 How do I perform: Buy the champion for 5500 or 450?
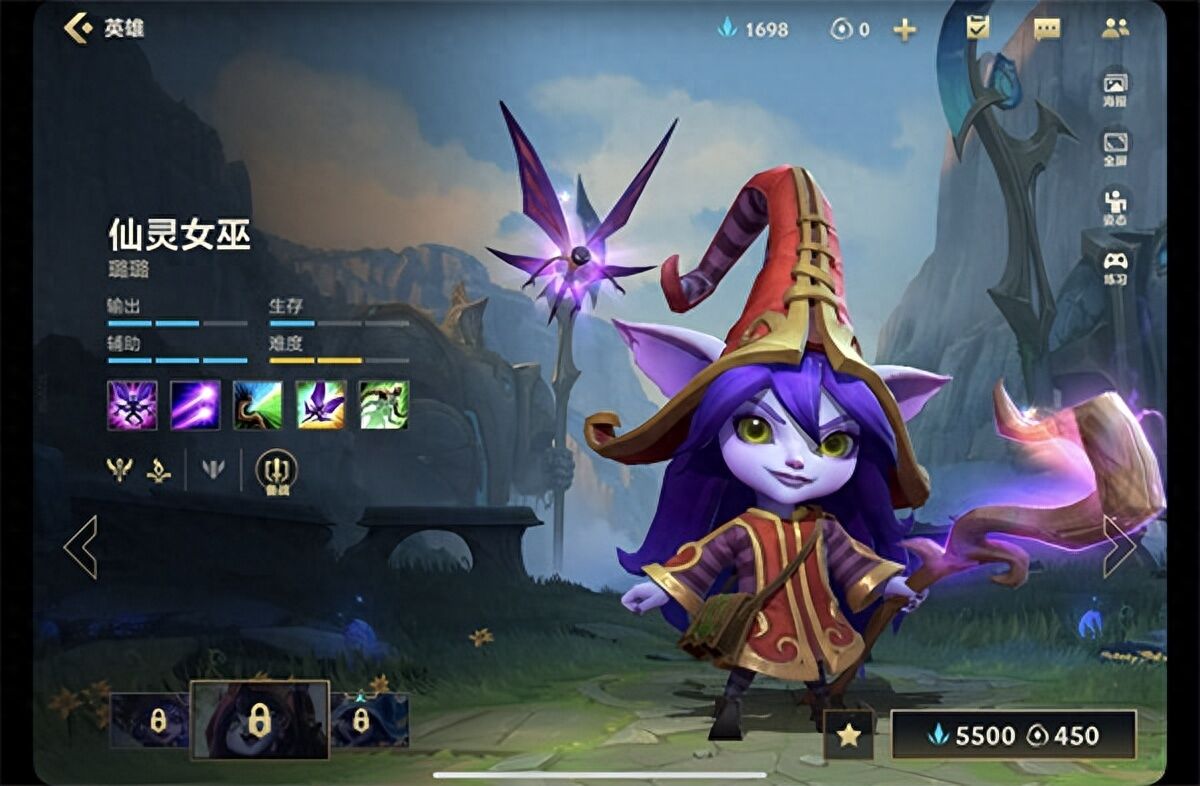pyautogui.click(x=1013, y=736)
